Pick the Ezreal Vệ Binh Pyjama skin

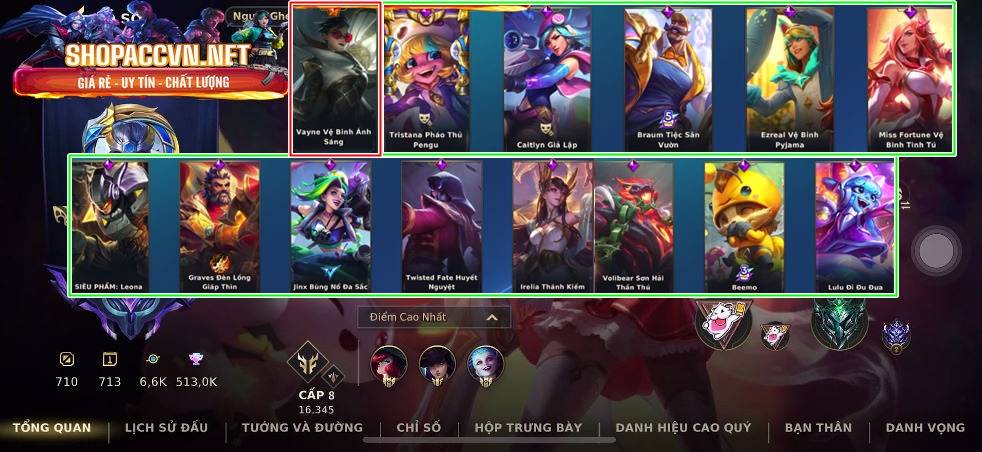point(790,80)
